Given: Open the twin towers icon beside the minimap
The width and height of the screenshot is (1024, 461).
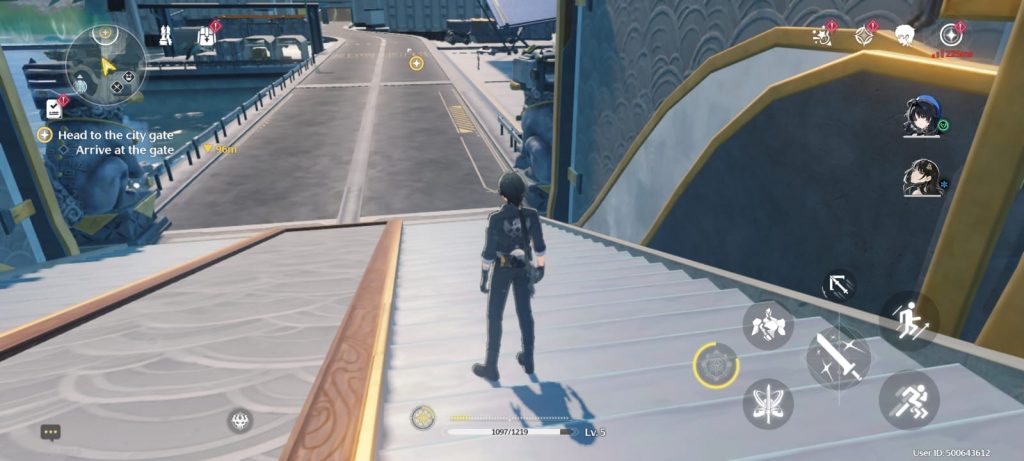Looking at the screenshot, I should (166, 37).
